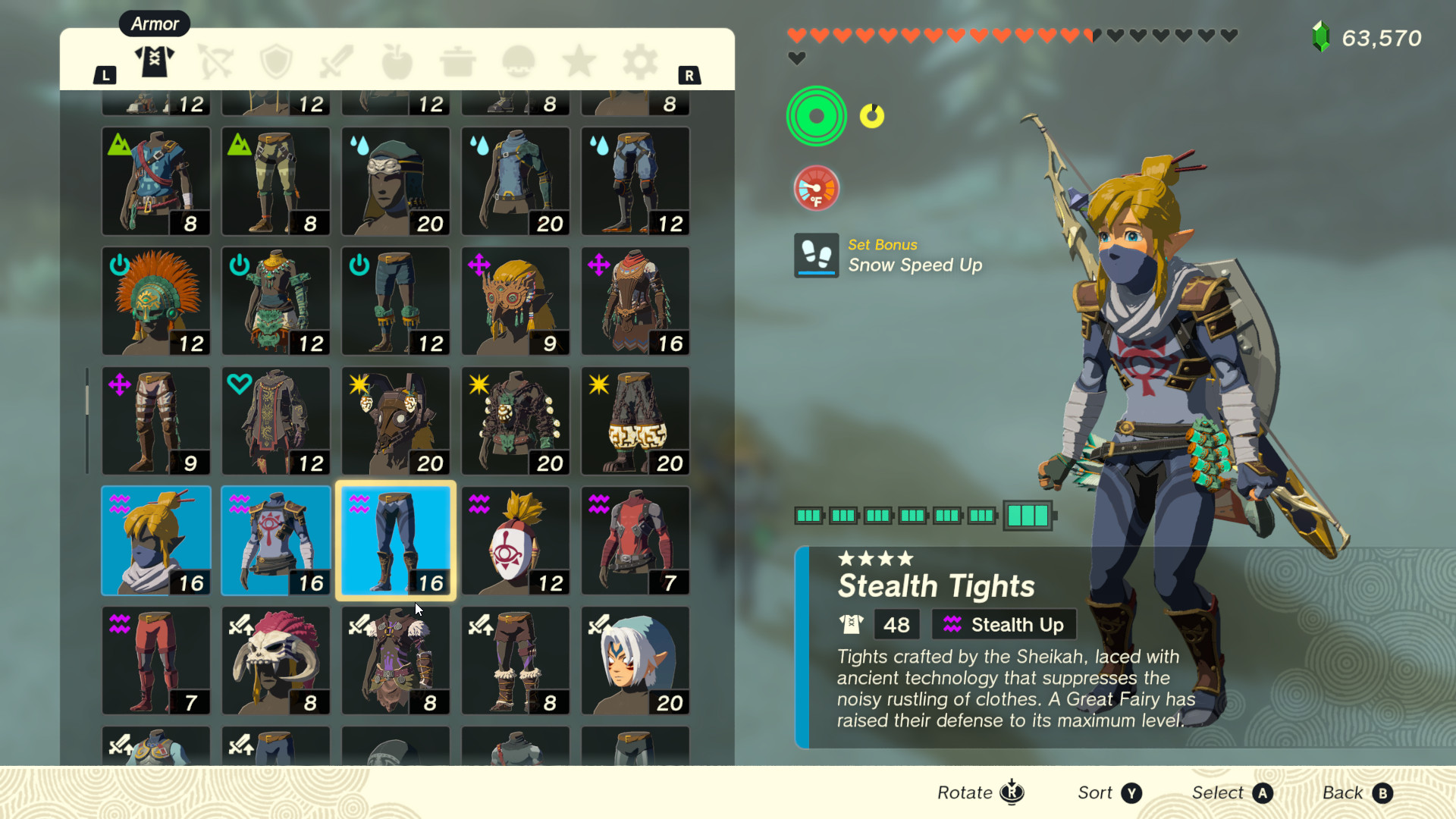The height and width of the screenshot is (819, 1456).
Task: Sort the armor with the Y option
Action: coord(1107,792)
